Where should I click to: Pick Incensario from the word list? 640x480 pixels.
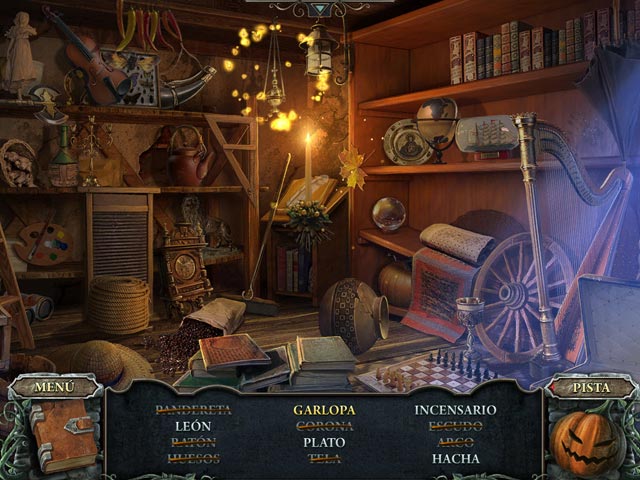point(455,409)
